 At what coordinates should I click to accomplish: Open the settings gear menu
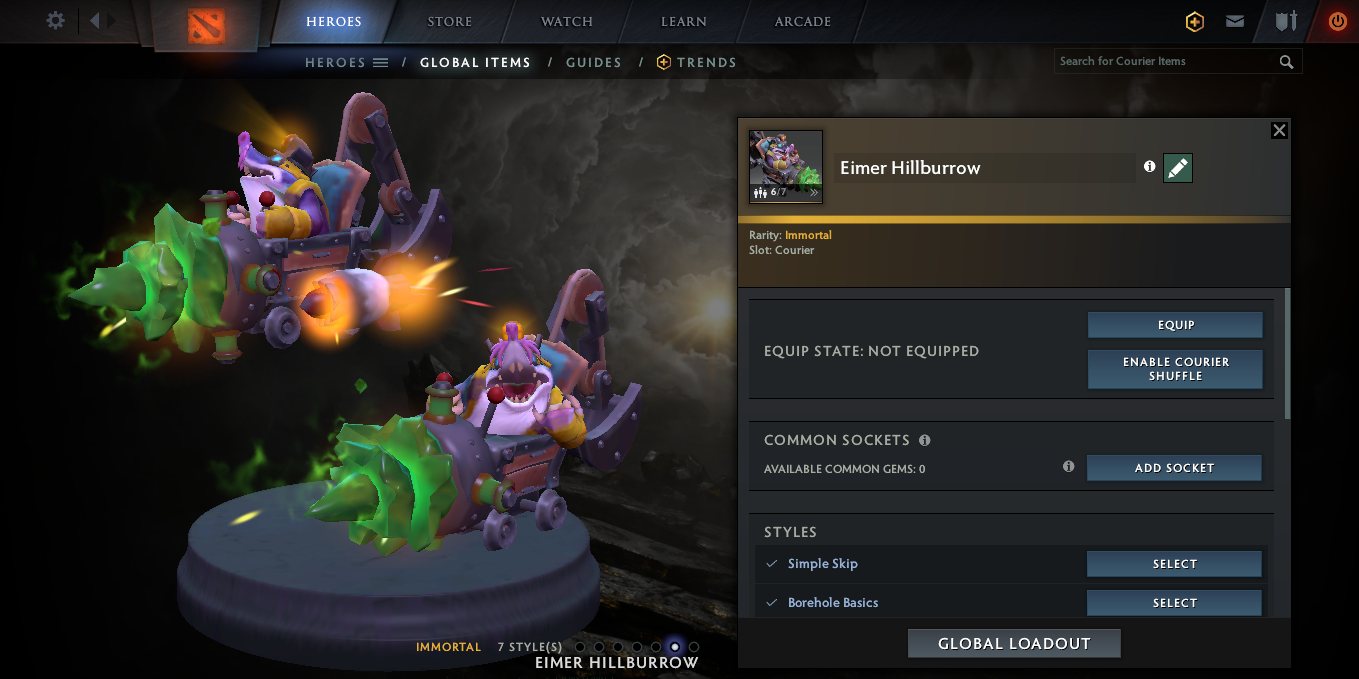tap(56, 21)
